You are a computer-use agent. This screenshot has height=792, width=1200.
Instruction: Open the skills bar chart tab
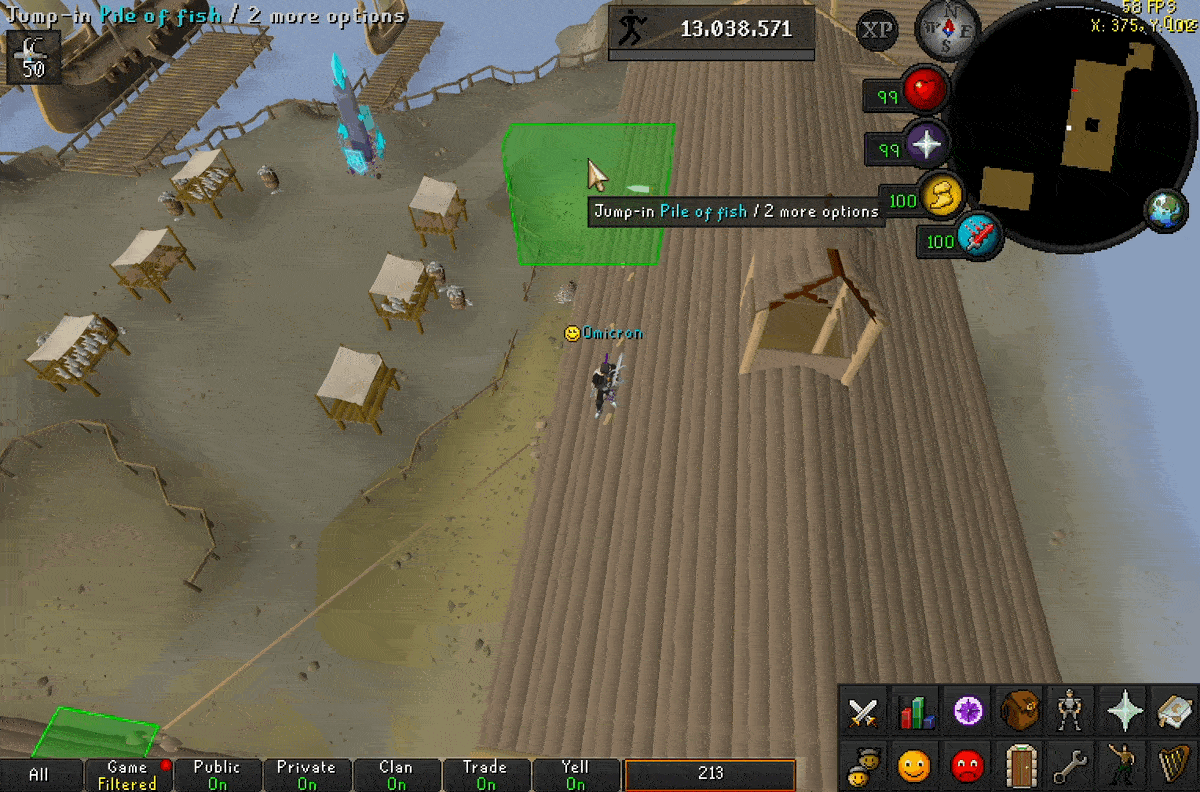[916, 713]
